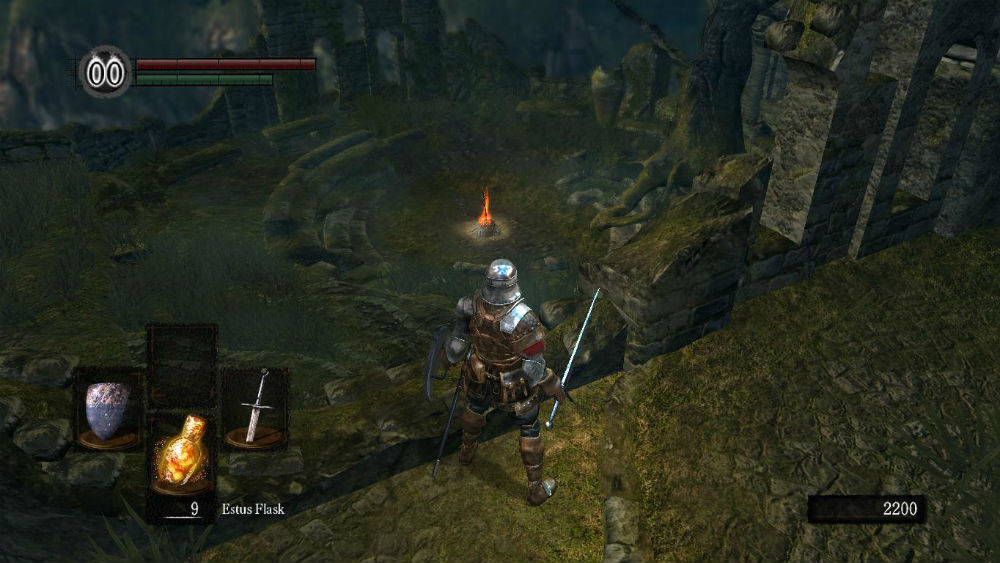Image resolution: width=1000 pixels, height=563 pixels.
Task: Choose the right-hand sword slot
Action: coord(255,408)
